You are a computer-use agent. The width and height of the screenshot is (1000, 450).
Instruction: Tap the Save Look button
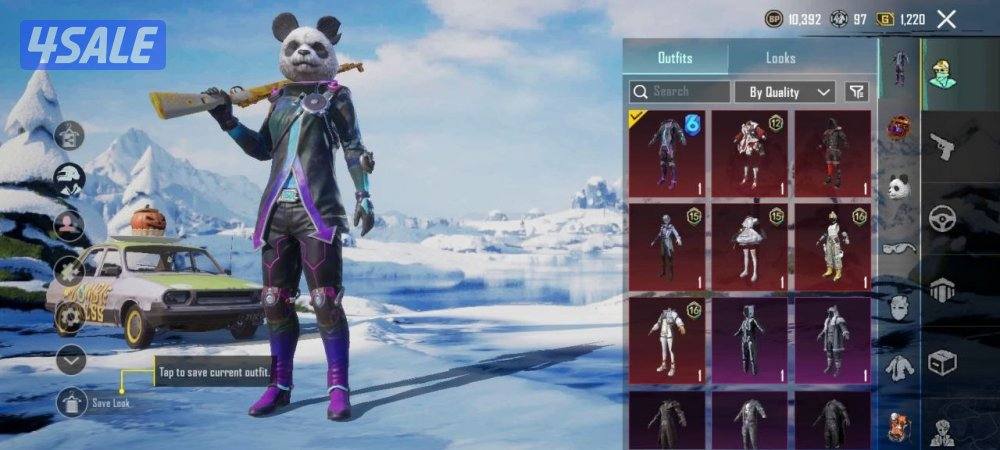point(72,402)
